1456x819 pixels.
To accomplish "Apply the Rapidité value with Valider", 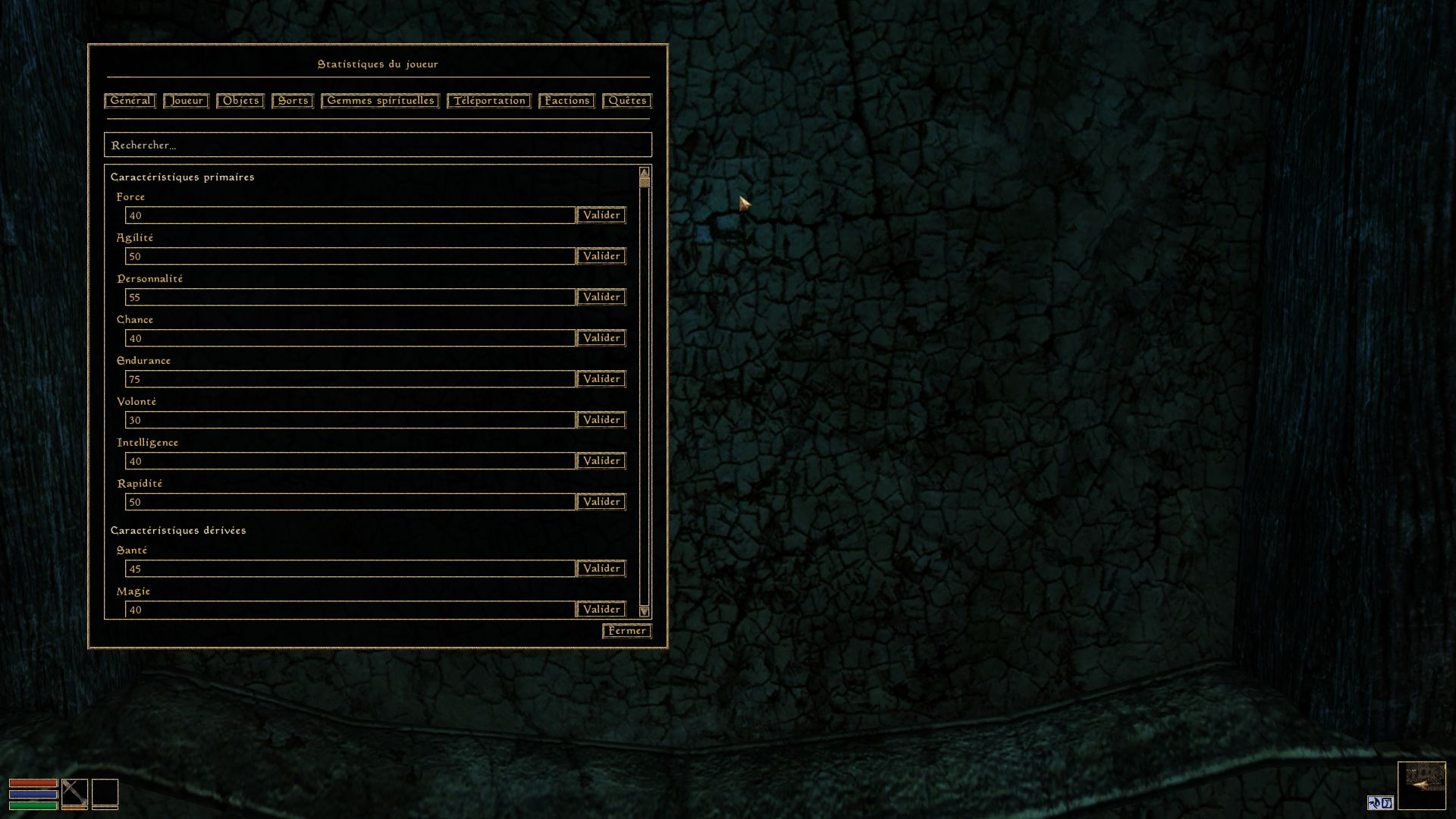I will (601, 502).
